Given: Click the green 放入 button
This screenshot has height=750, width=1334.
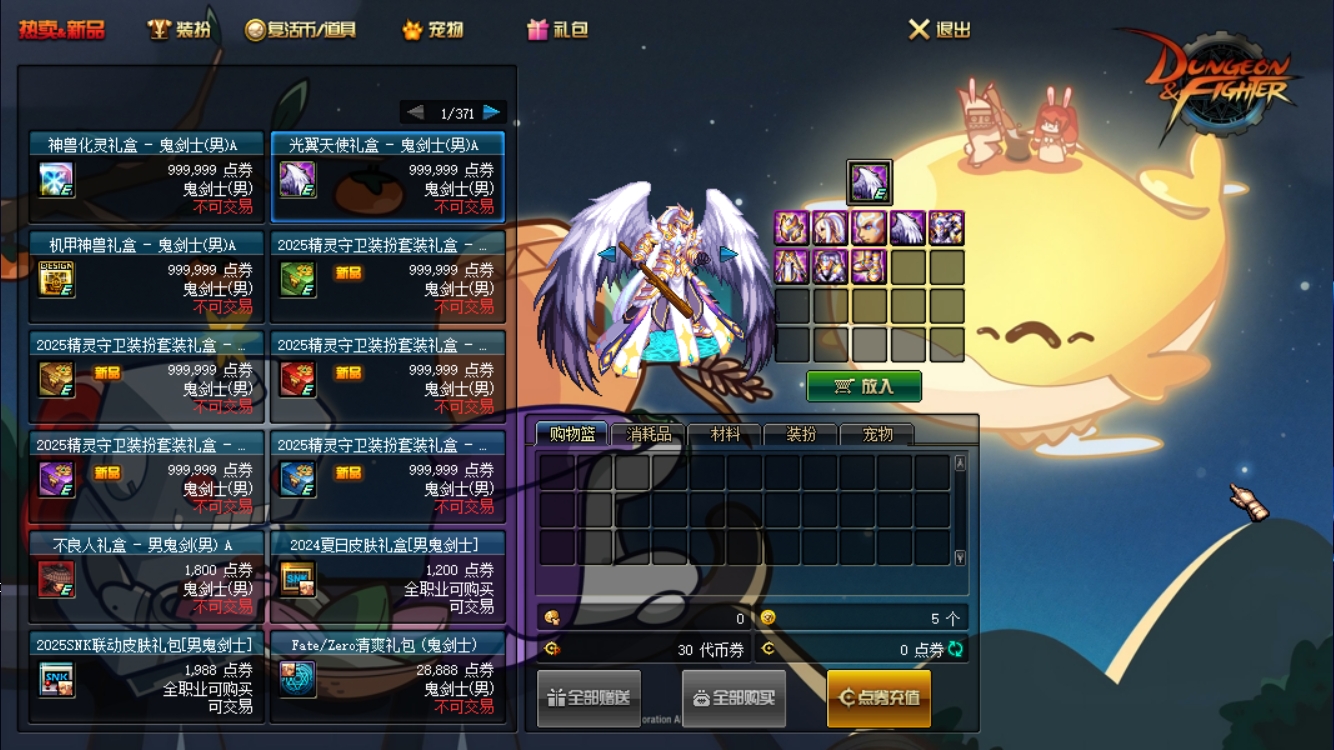Looking at the screenshot, I should click(x=864, y=386).
